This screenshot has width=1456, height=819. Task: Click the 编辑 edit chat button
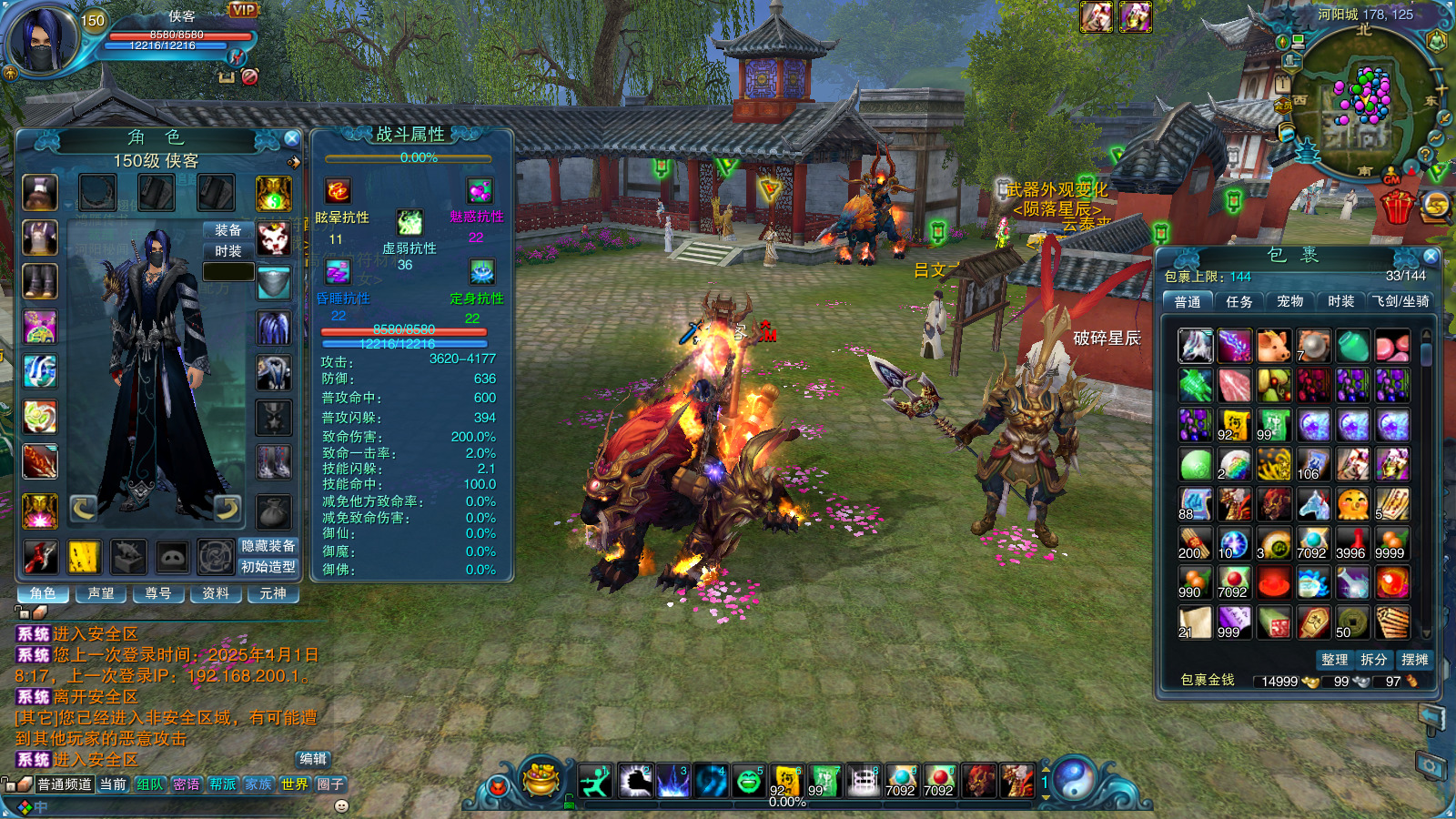[x=313, y=759]
